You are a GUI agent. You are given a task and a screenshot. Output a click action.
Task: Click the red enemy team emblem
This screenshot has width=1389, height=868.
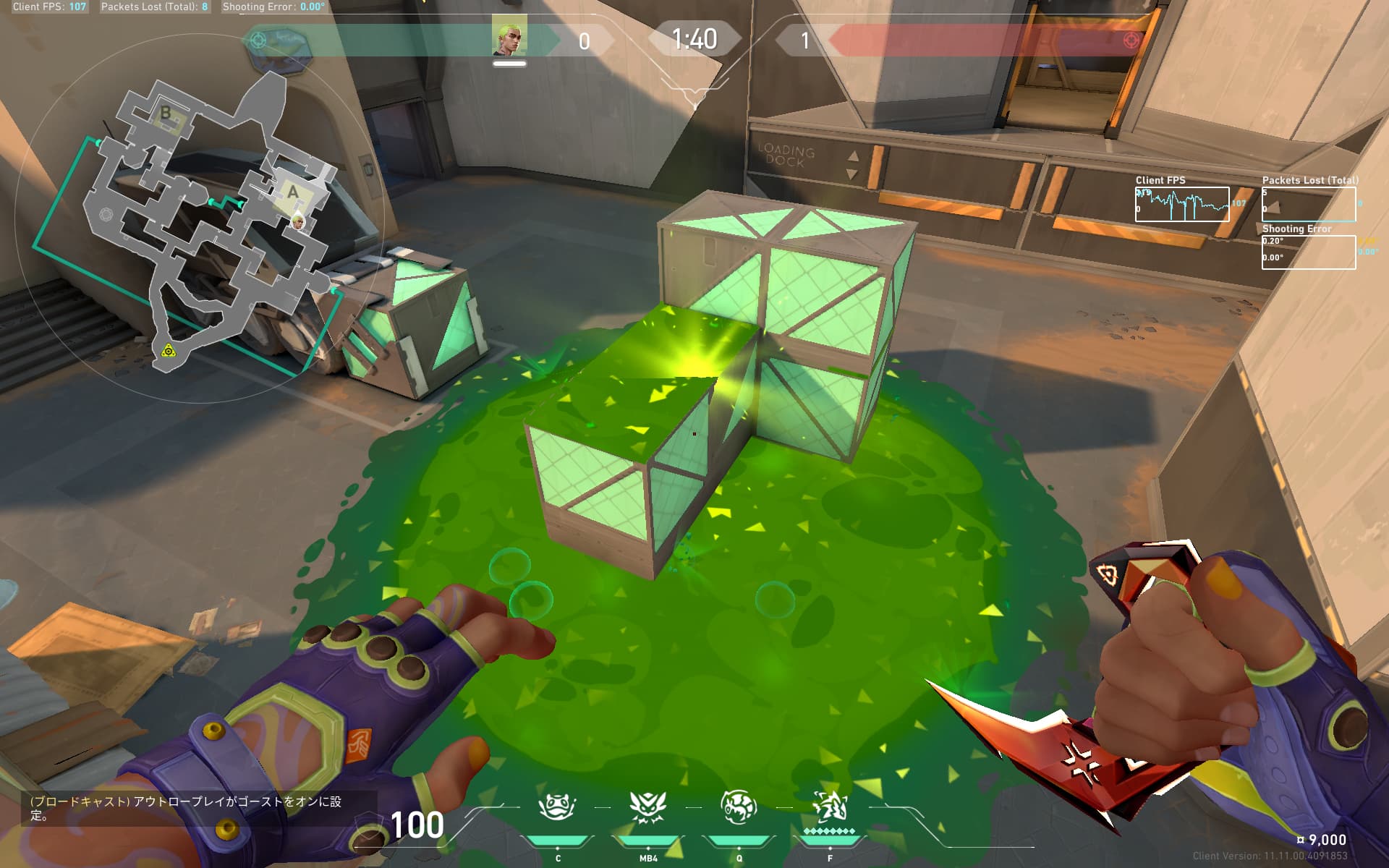(x=1131, y=40)
